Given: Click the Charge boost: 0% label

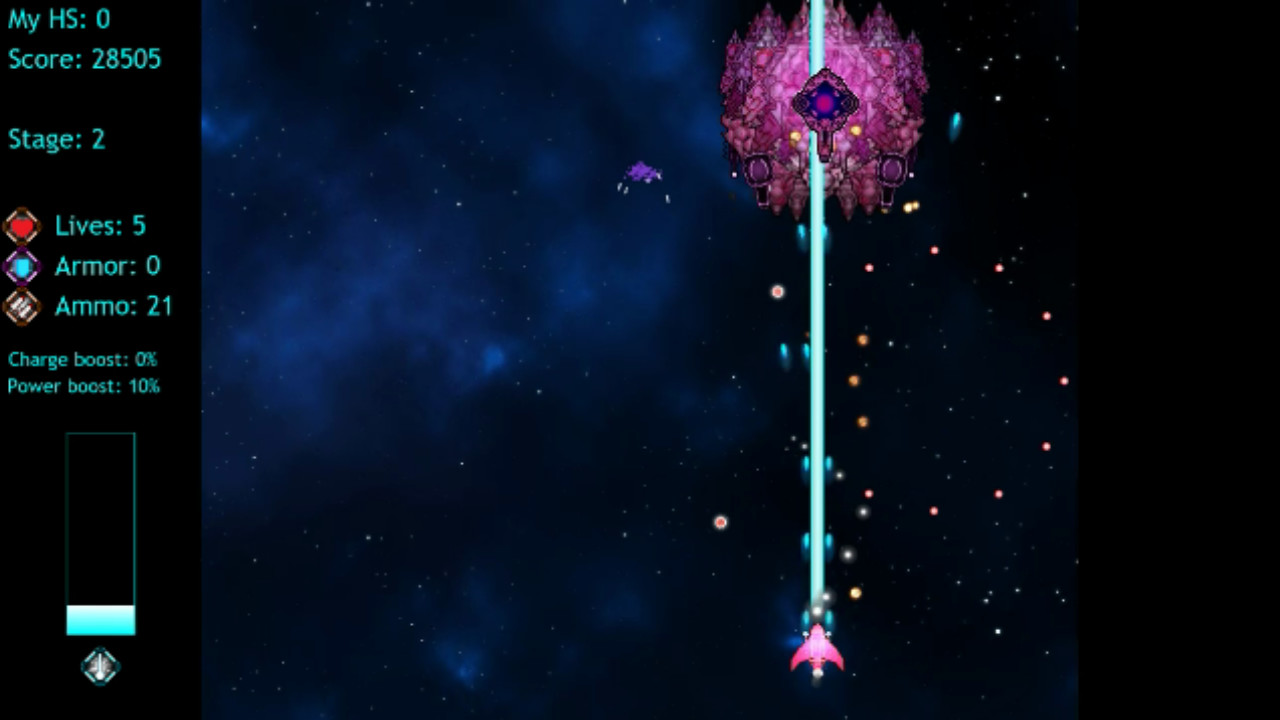Looking at the screenshot, I should pyautogui.click(x=81, y=359).
